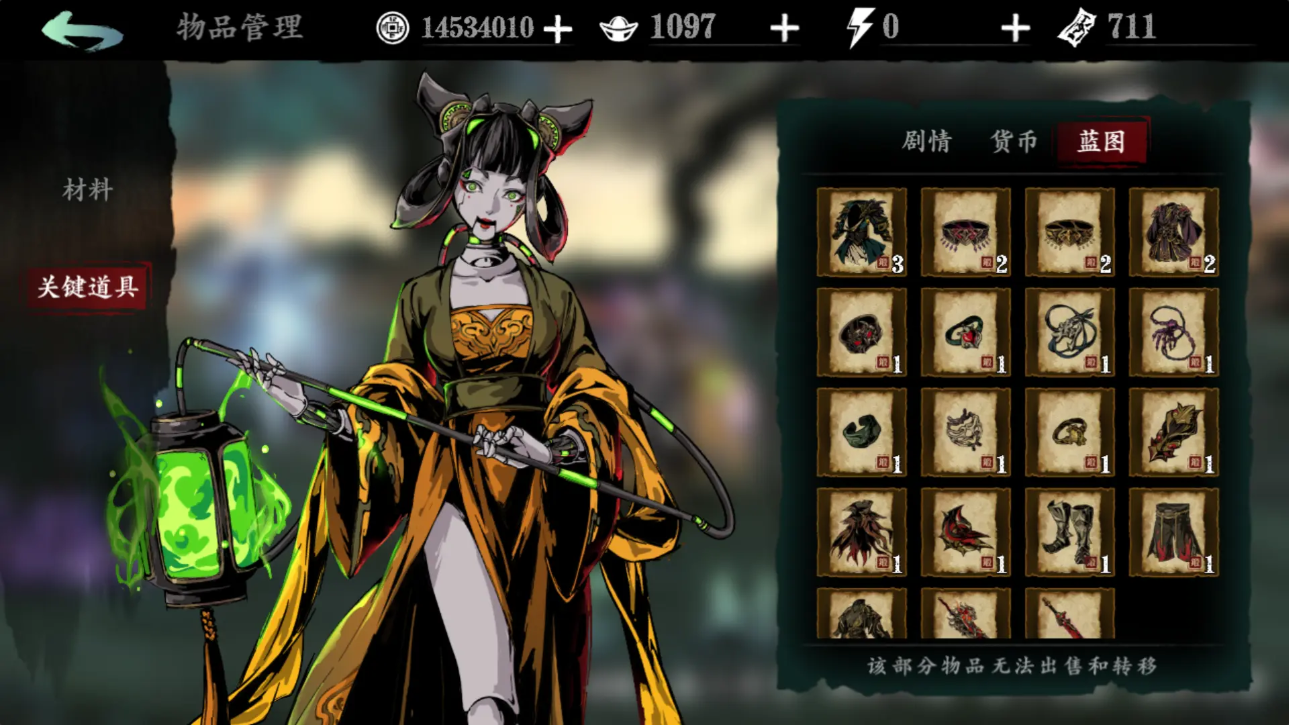Choose the red-trimmed tattered cloak blueprint

[x=862, y=532]
